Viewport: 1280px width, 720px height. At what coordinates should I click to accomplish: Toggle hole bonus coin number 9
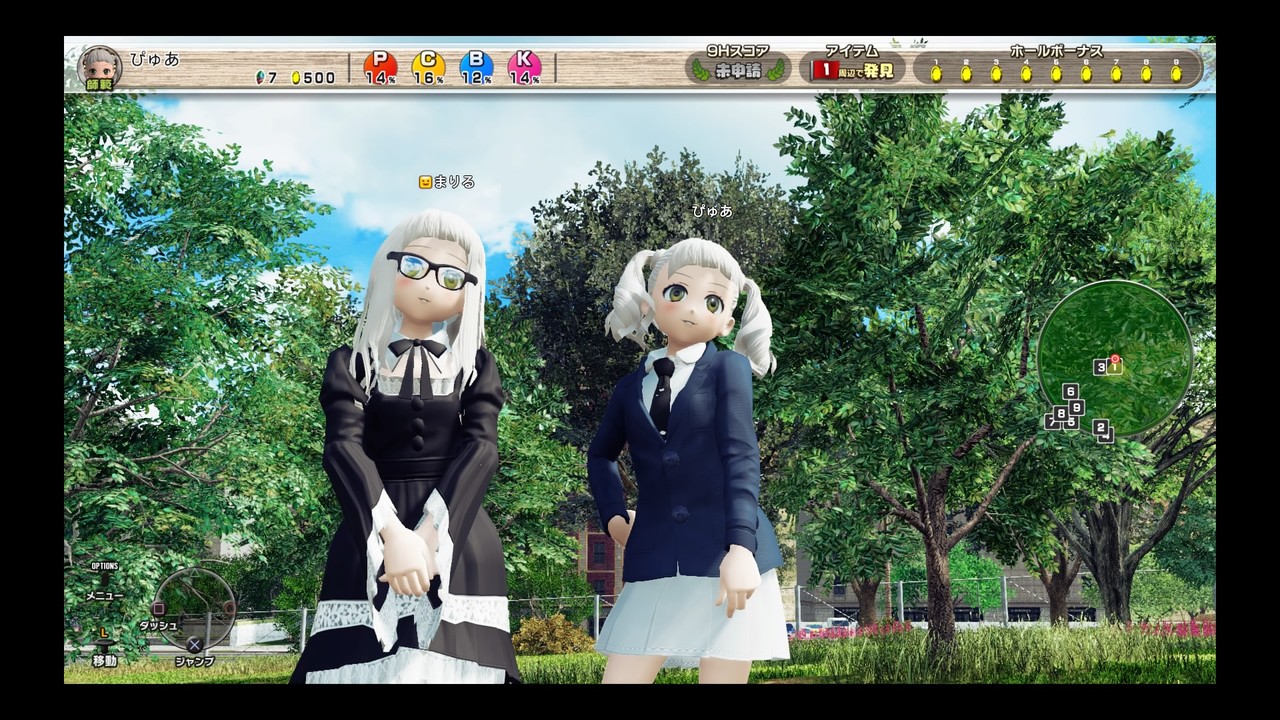click(1176, 72)
